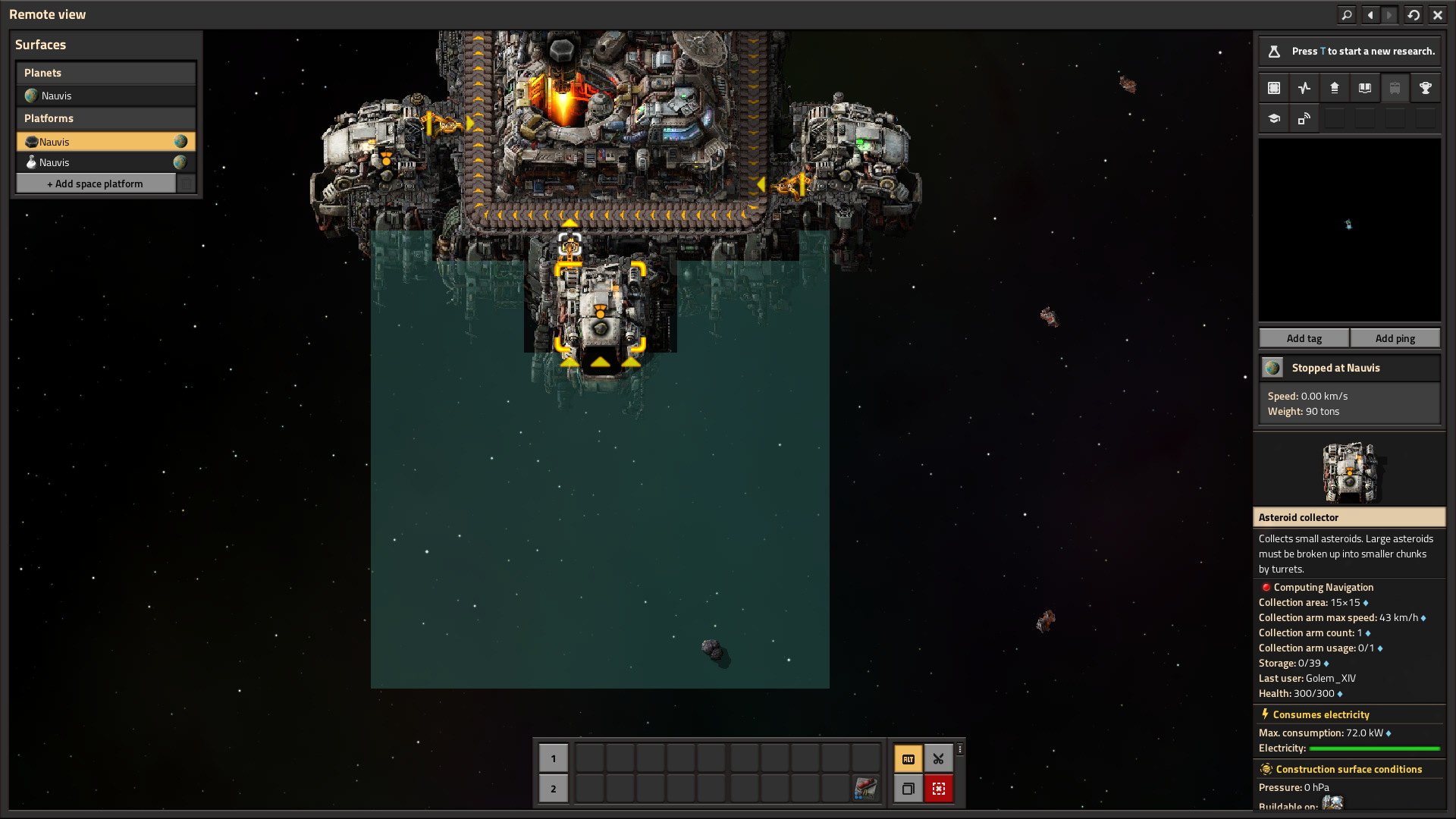Add a new space platform
The height and width of the screenshot is (819, 1456).
(x=96, y=184)
